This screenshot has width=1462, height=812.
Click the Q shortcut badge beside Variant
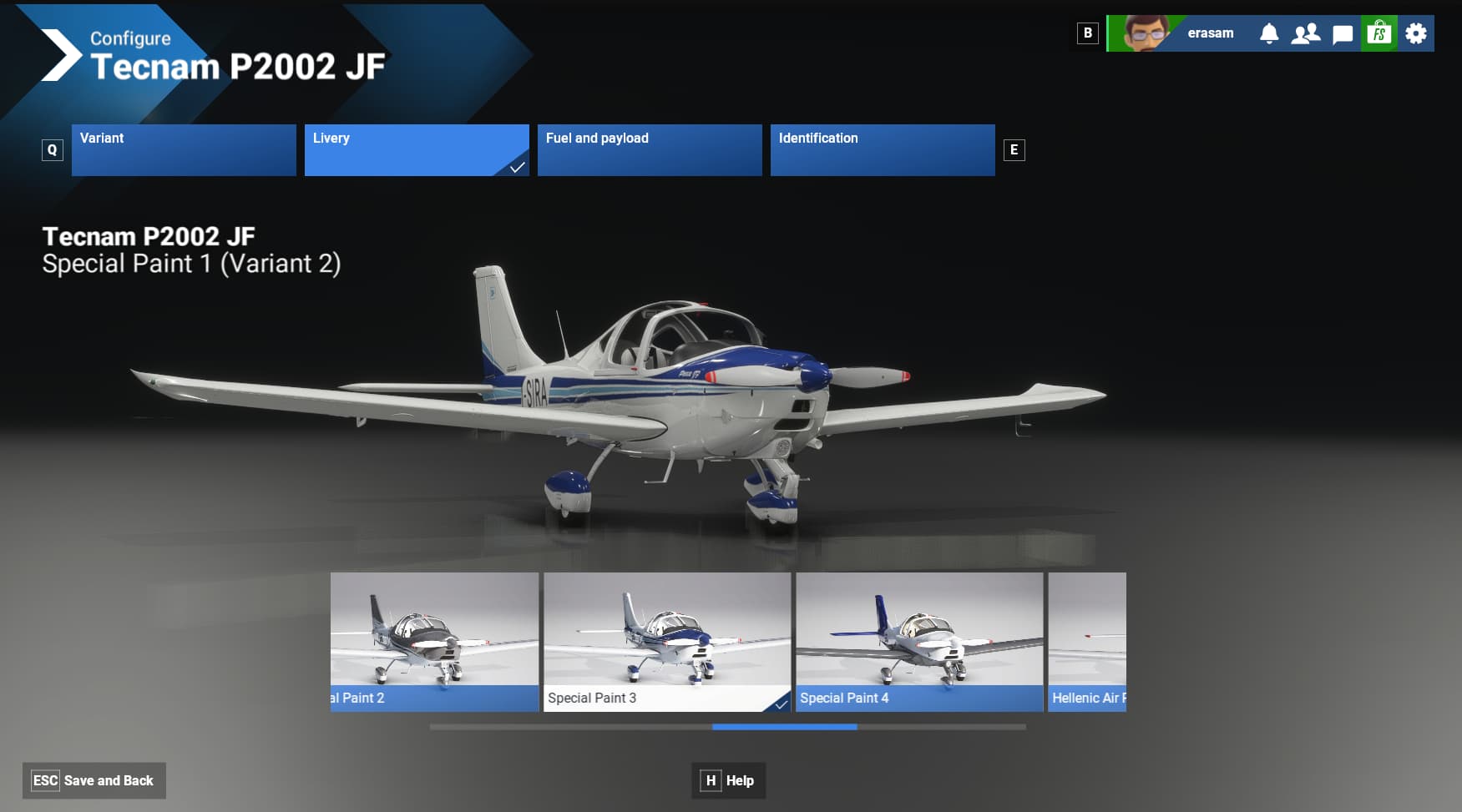pos(53,149)
